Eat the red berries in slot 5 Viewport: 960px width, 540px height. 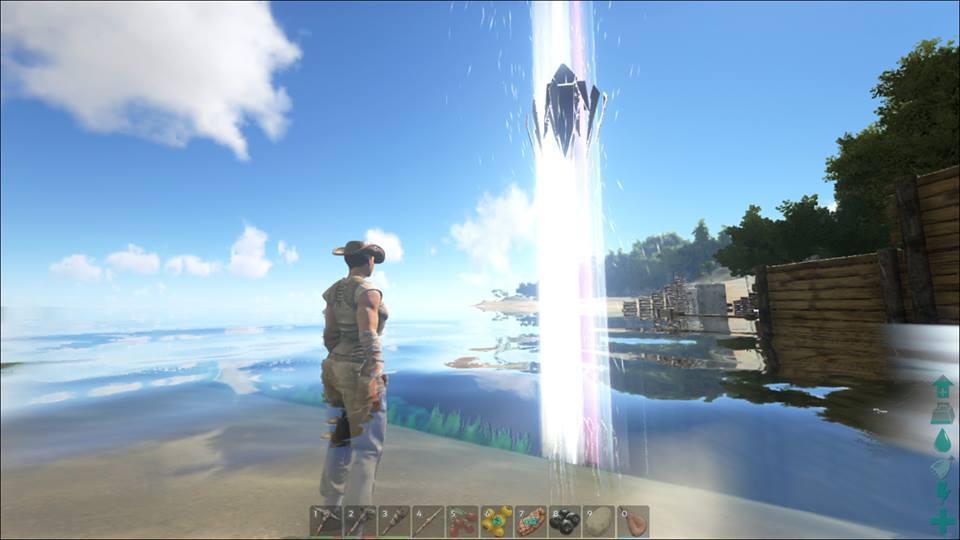pyautogui.click(x=462, y=521)
